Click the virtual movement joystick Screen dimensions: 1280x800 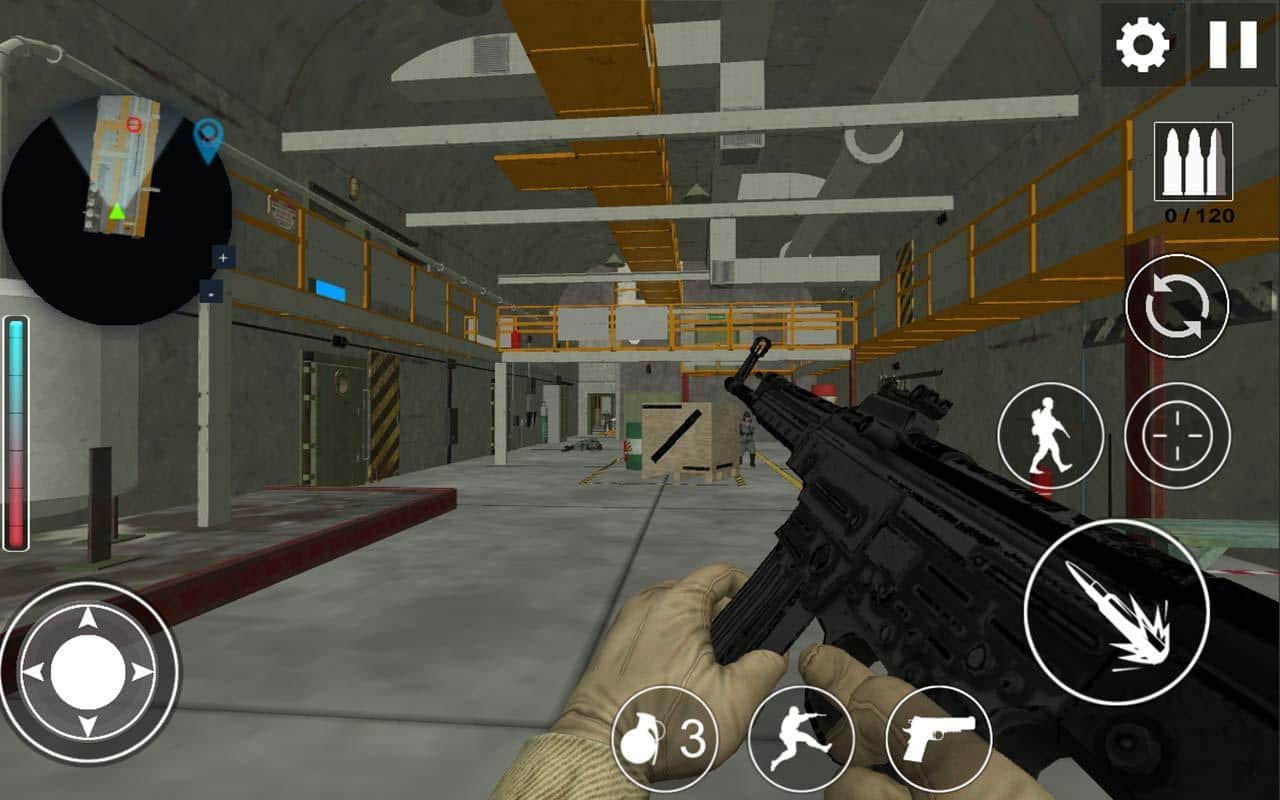pyautogui.click(x=88, y=672)
